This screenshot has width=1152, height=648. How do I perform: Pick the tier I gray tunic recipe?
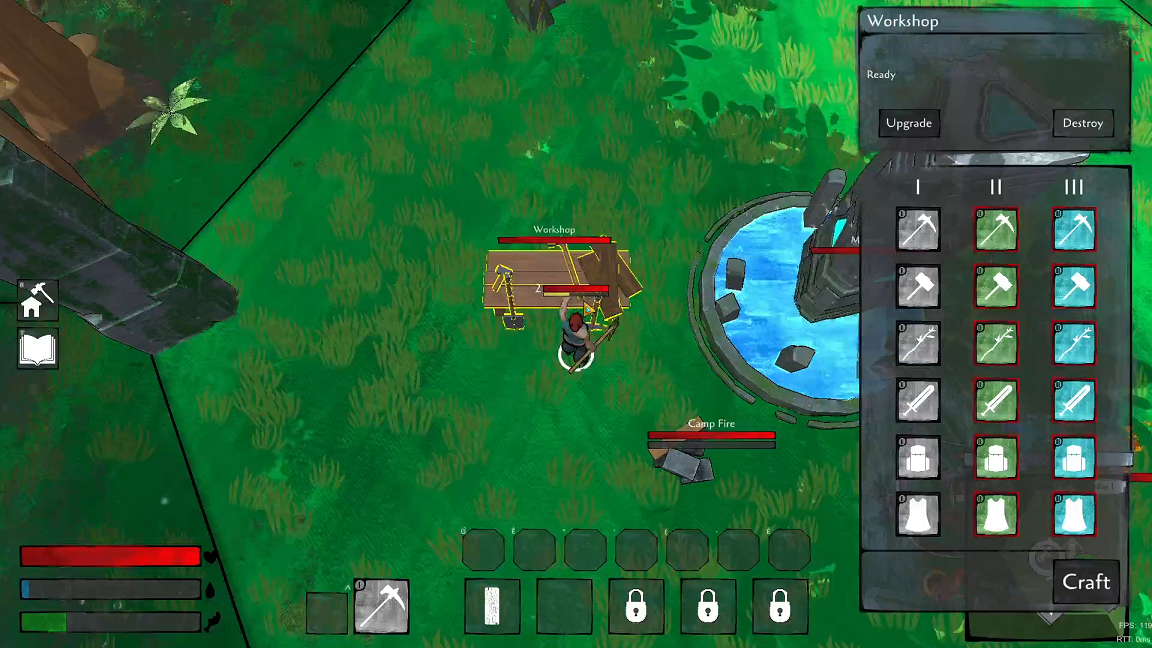pyautogui.click(x=917, y=515)
